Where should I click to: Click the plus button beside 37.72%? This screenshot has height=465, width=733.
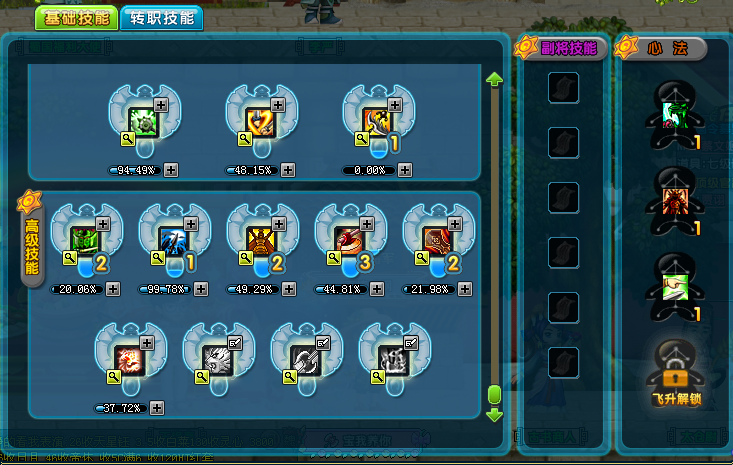pyautogui.click(x=157, y=408)
